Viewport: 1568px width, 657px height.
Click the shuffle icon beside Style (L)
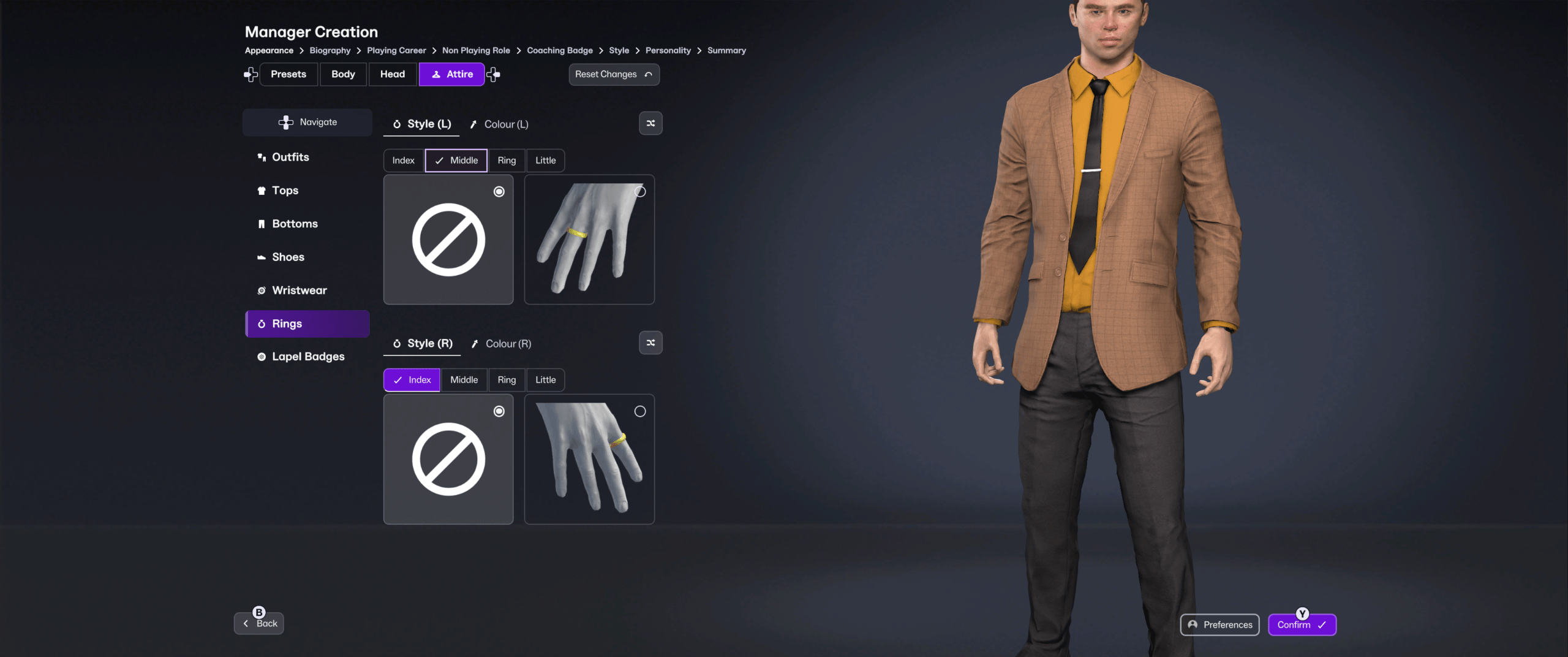[x=650, y=123]
